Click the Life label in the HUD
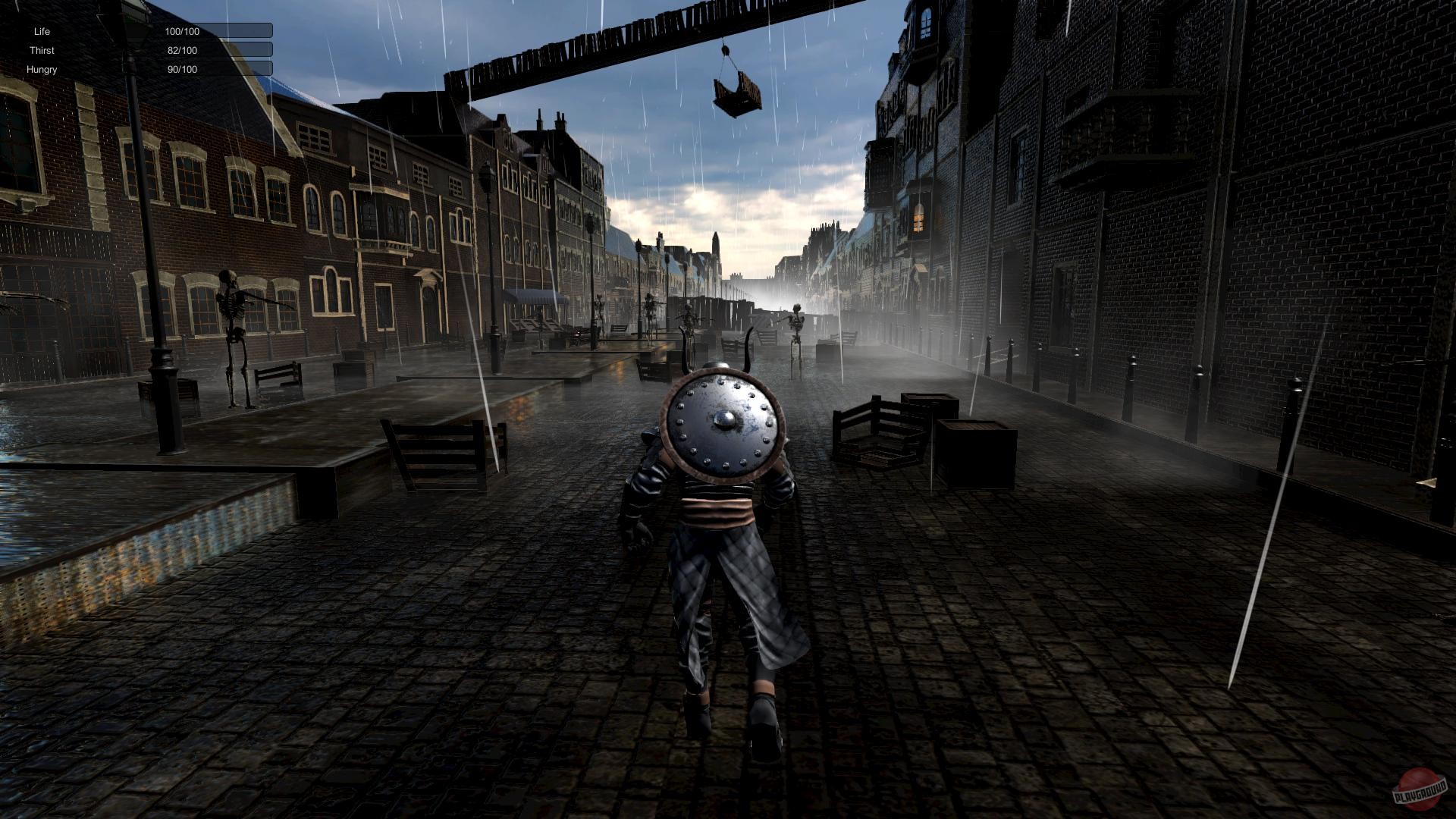This screenshot has height=819, width=1456. click(42, 31)
